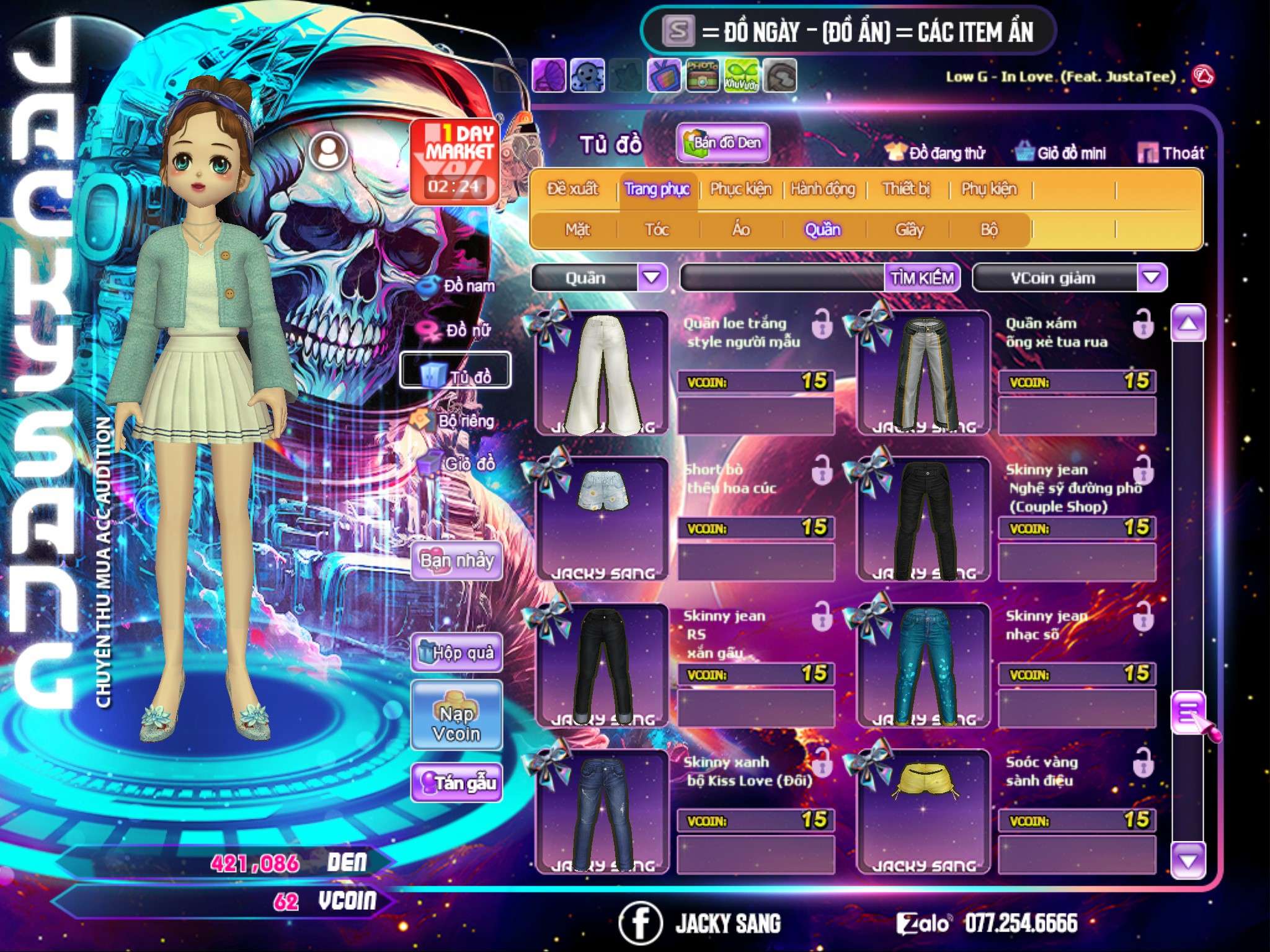Click the TÌM KIẾM search button
Image resolution: width=1270 pixels, height=952 pixels.
[x=921, y=278]
